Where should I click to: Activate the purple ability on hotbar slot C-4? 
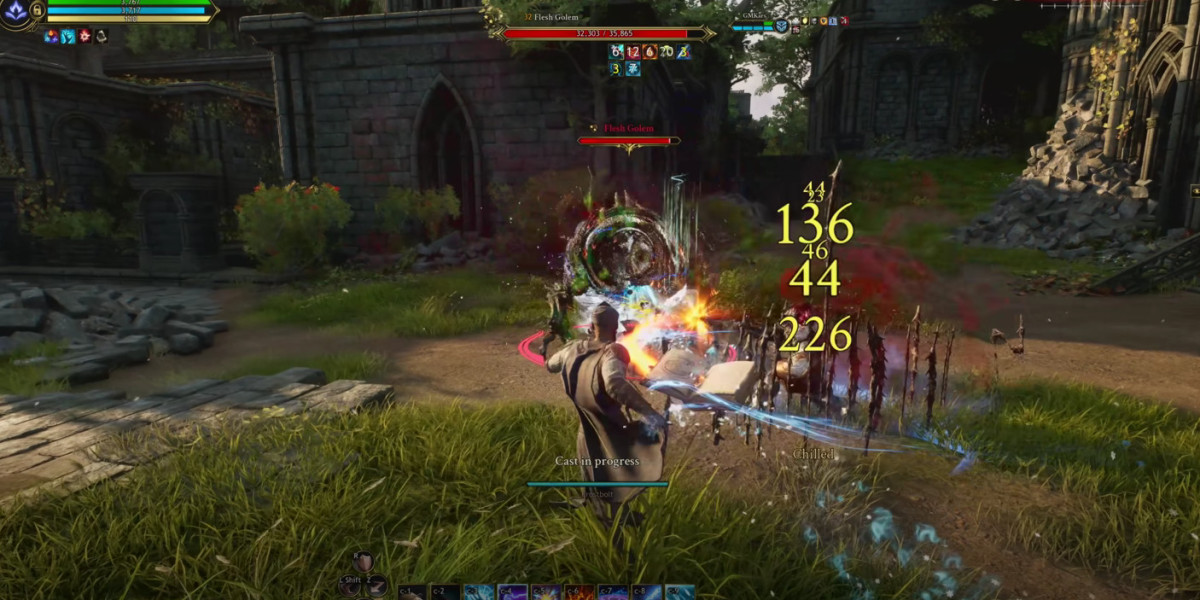pyautogui.click(x=512, y=593)
